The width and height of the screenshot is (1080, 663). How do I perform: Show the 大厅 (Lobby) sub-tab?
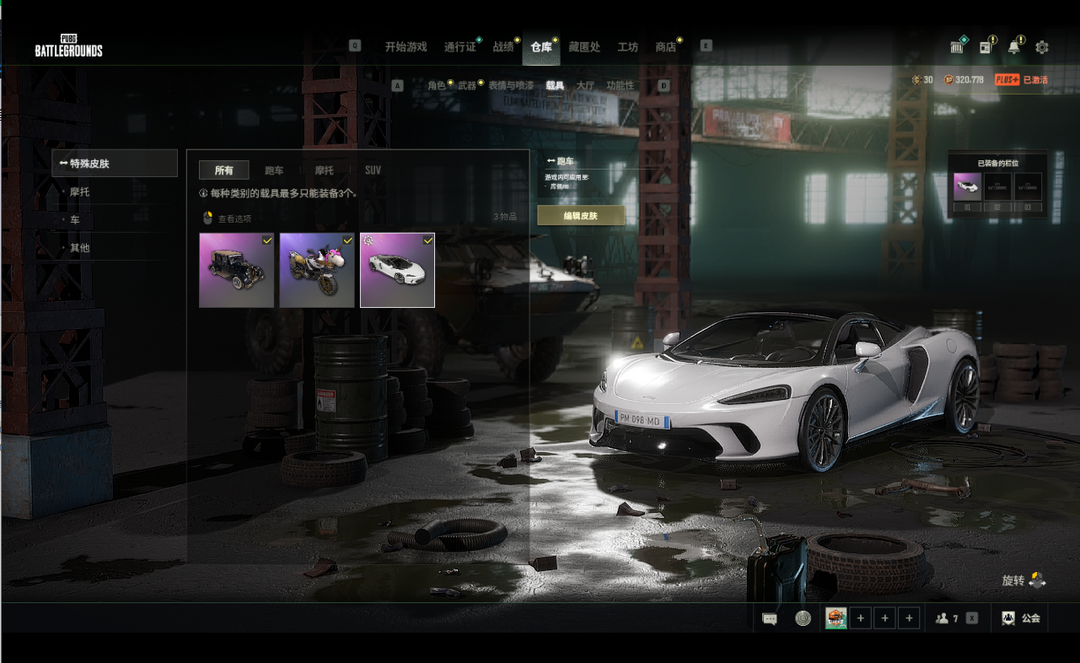pyautogui.click(x=584, y=86)
